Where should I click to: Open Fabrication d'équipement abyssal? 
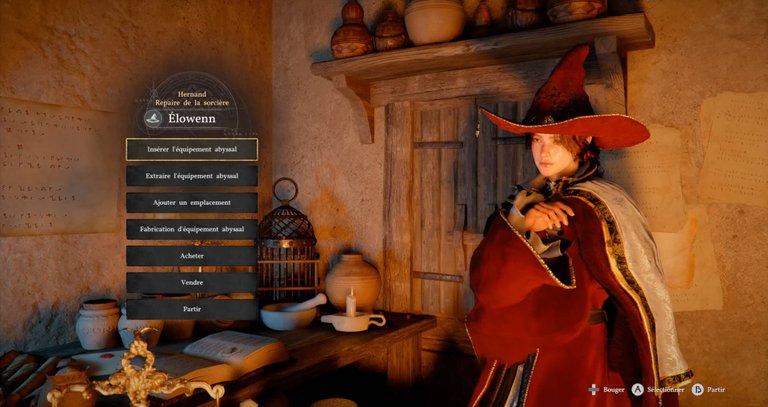pos(191,229)
